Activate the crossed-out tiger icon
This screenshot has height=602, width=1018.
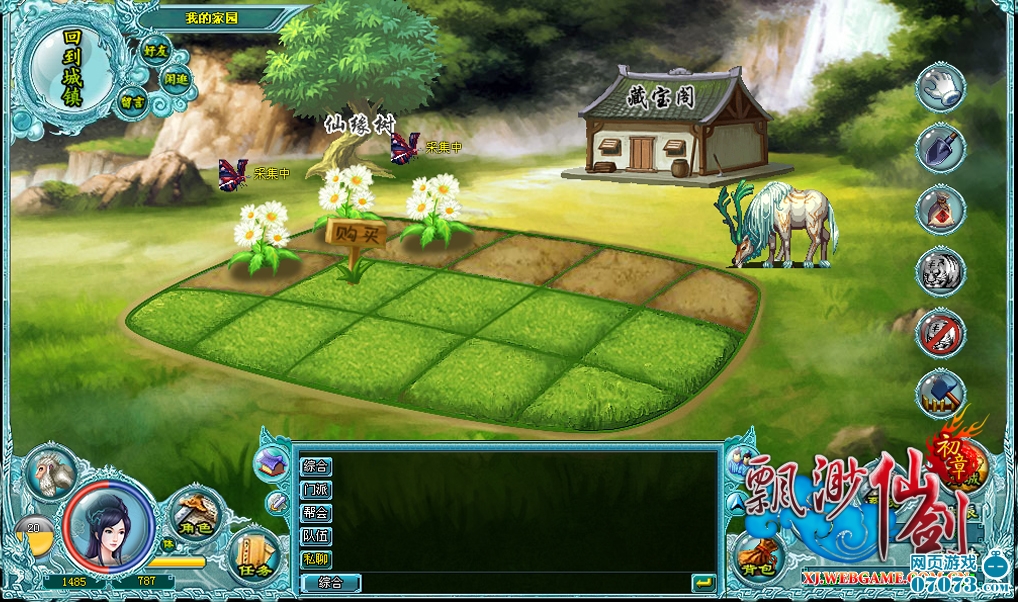tap(940, 333)
